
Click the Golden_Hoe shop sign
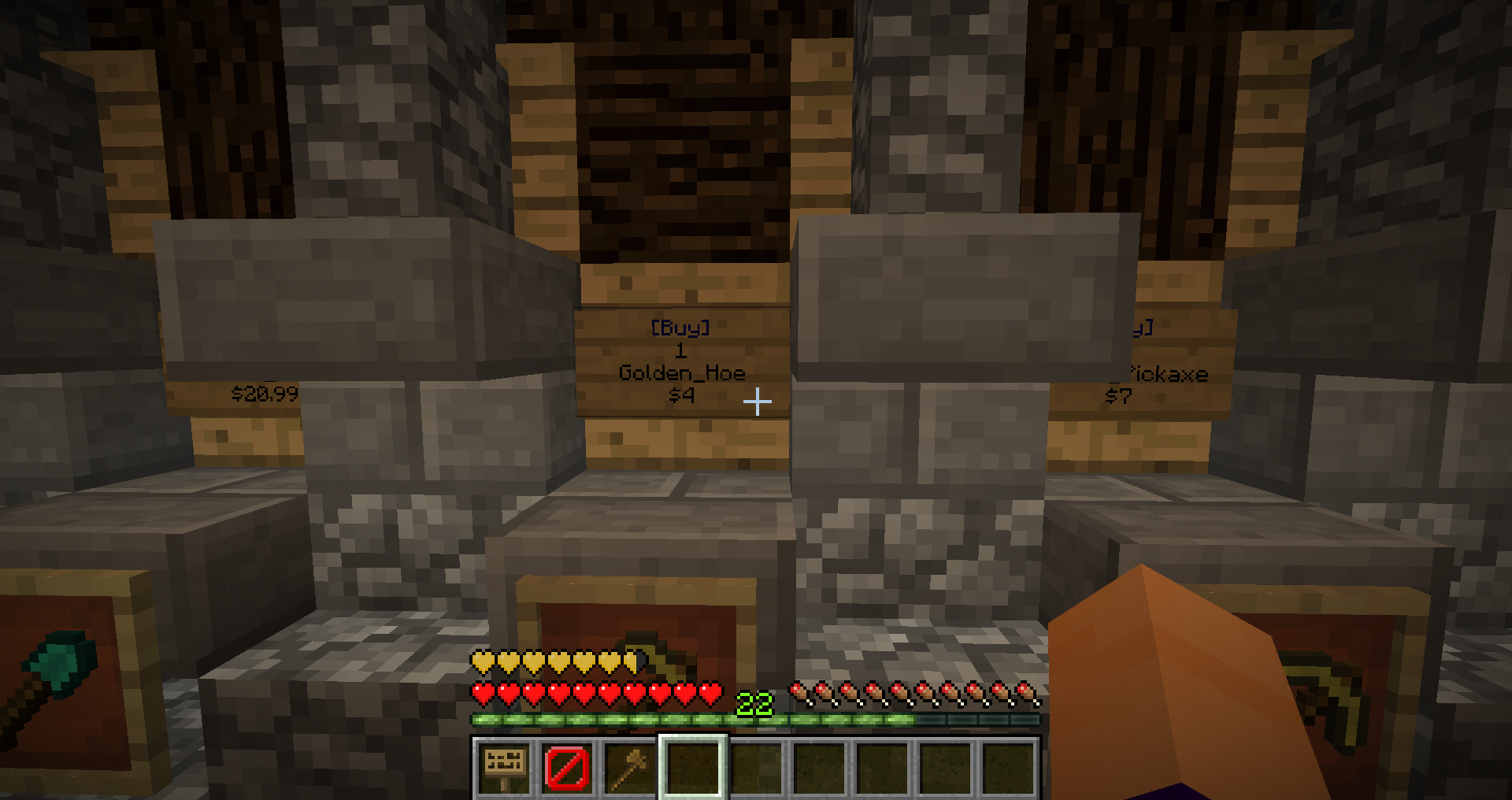682,362
